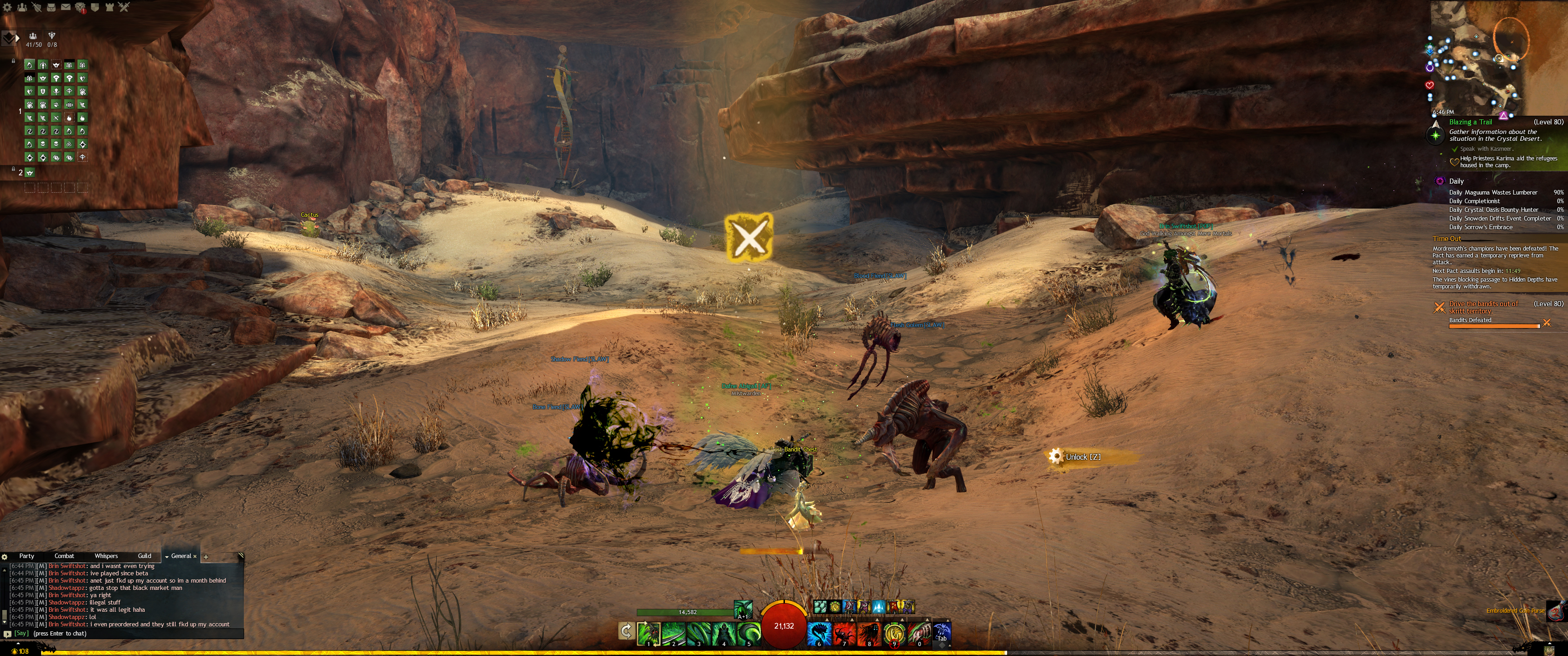Viewport: 1568px width, 656px height.
Task: Open the inventory bag icon
Action: click(51, 7)
